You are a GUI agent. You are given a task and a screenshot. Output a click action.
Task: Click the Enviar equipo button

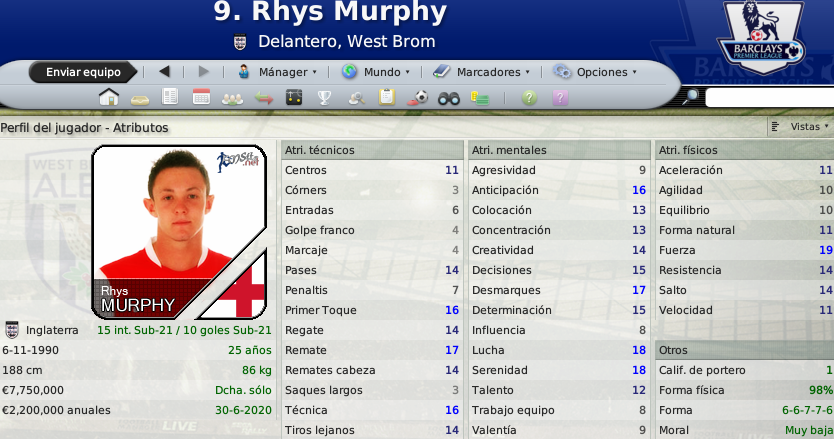pos(83,72)
